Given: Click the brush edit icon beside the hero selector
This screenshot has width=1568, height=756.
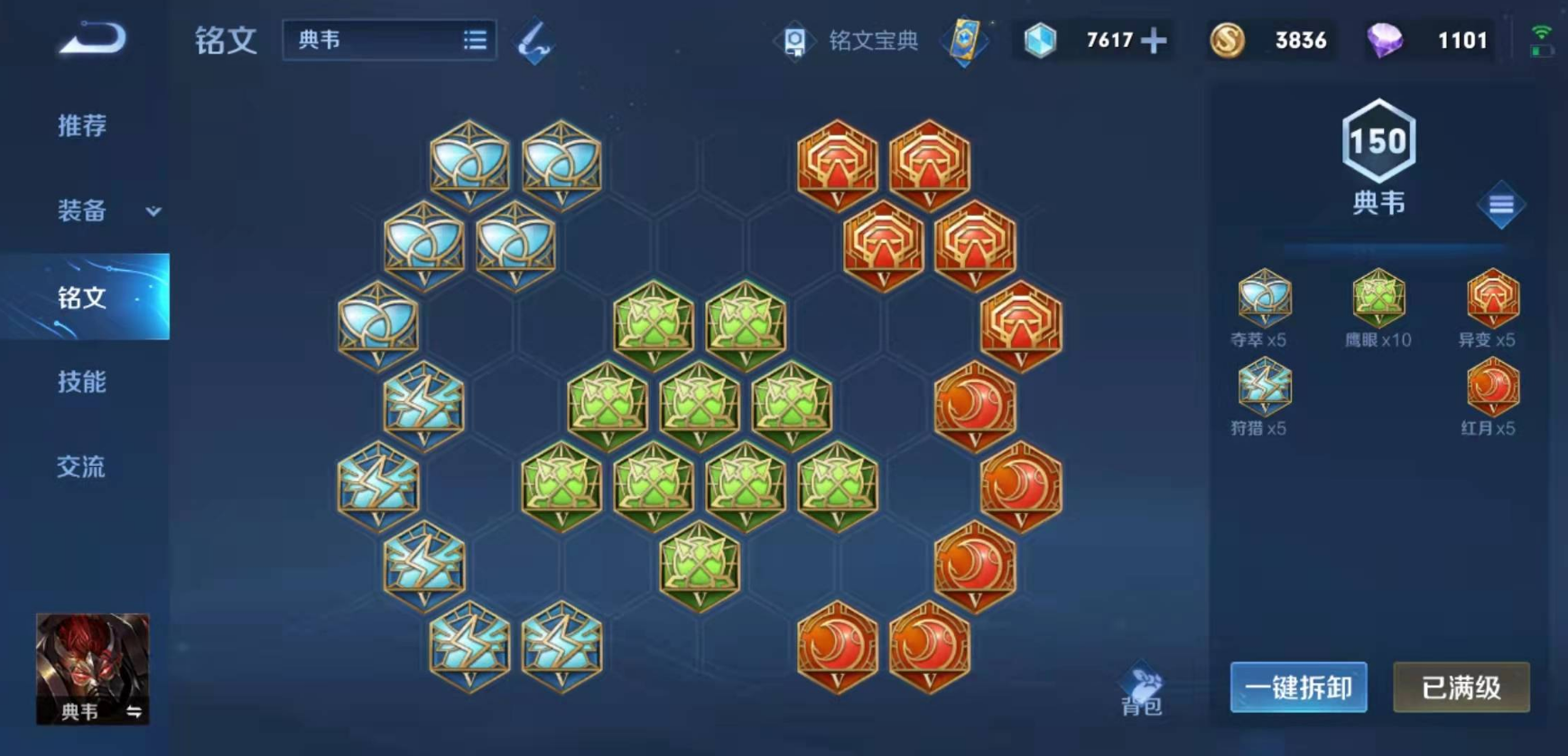Looking at the screenshot, I should pyautogui.click(x=533, y=41).
